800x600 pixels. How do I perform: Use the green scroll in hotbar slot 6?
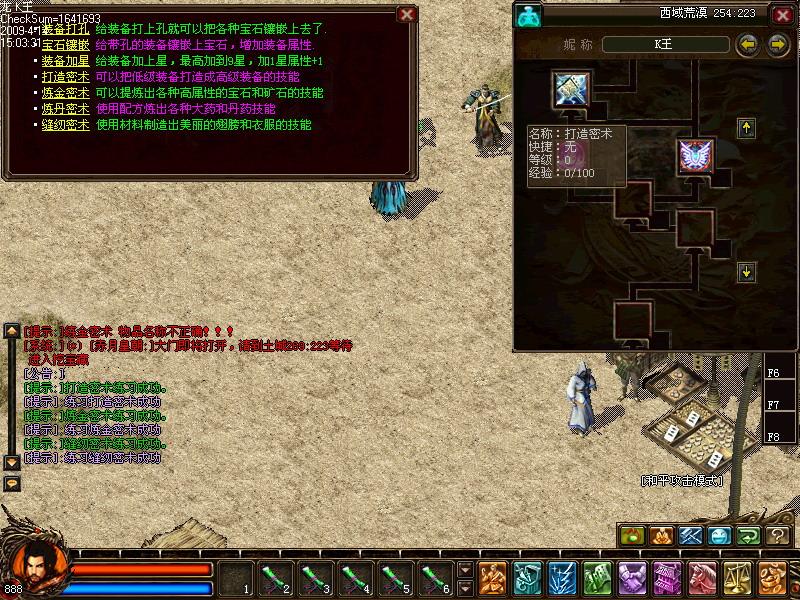pyautogui.click(x=435, y=578)
